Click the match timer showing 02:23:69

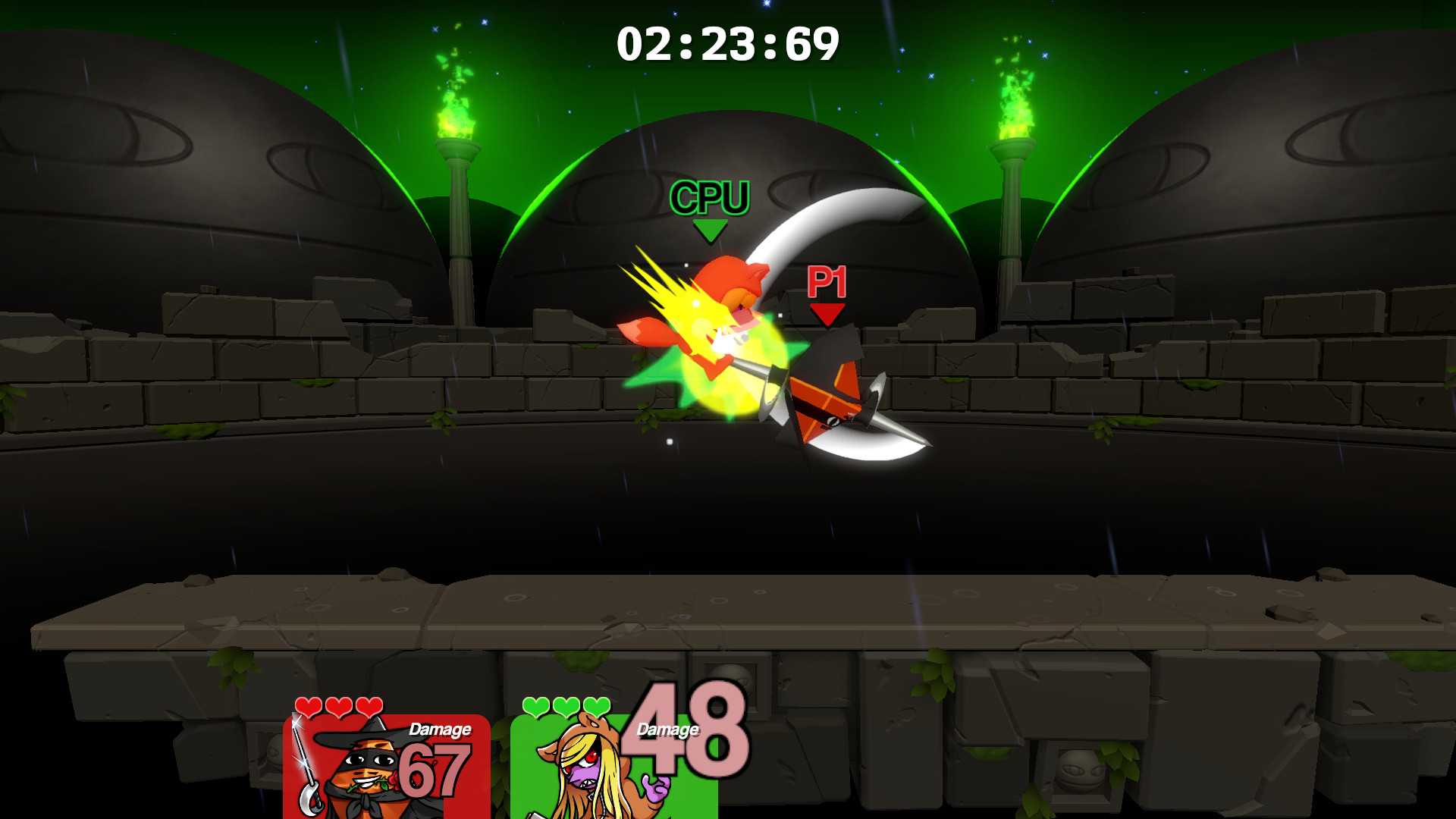(728, 42)
